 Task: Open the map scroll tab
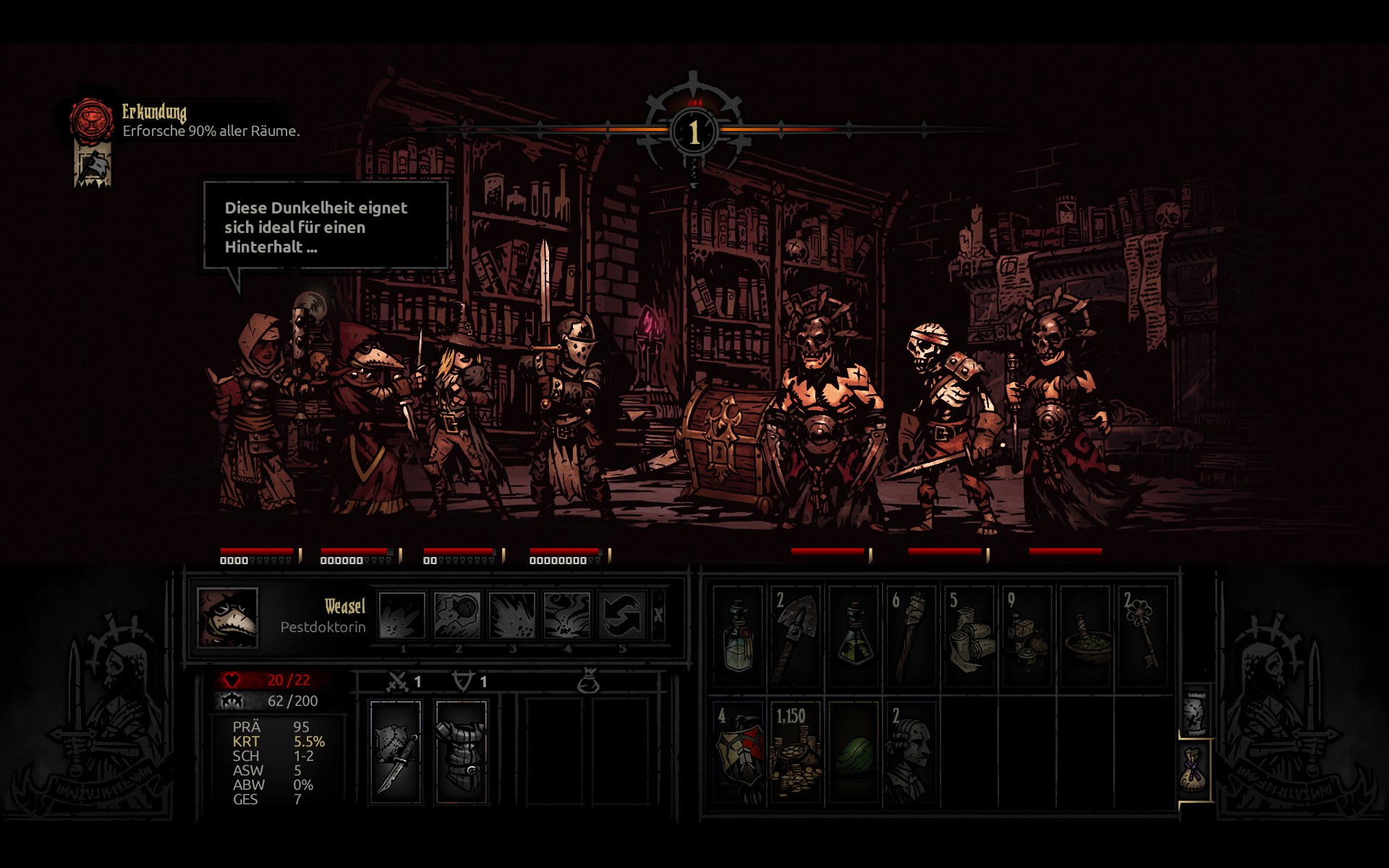pos(1195,712)
